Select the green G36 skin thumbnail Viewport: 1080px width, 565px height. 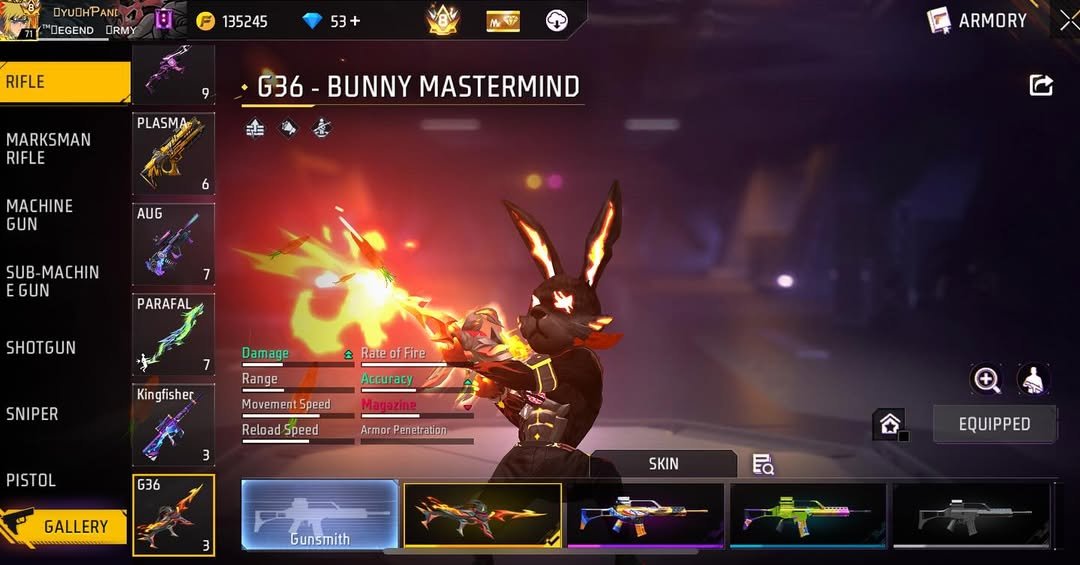(x=808, y=514)
